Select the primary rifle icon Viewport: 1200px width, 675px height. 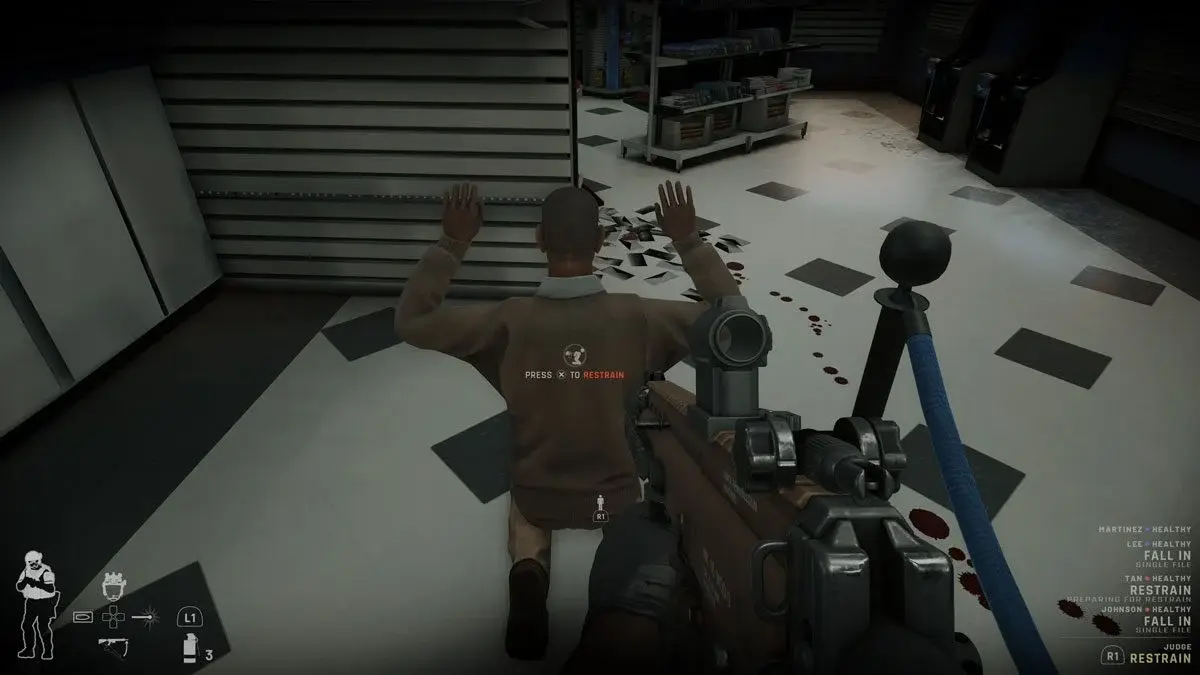coord(112,645)
